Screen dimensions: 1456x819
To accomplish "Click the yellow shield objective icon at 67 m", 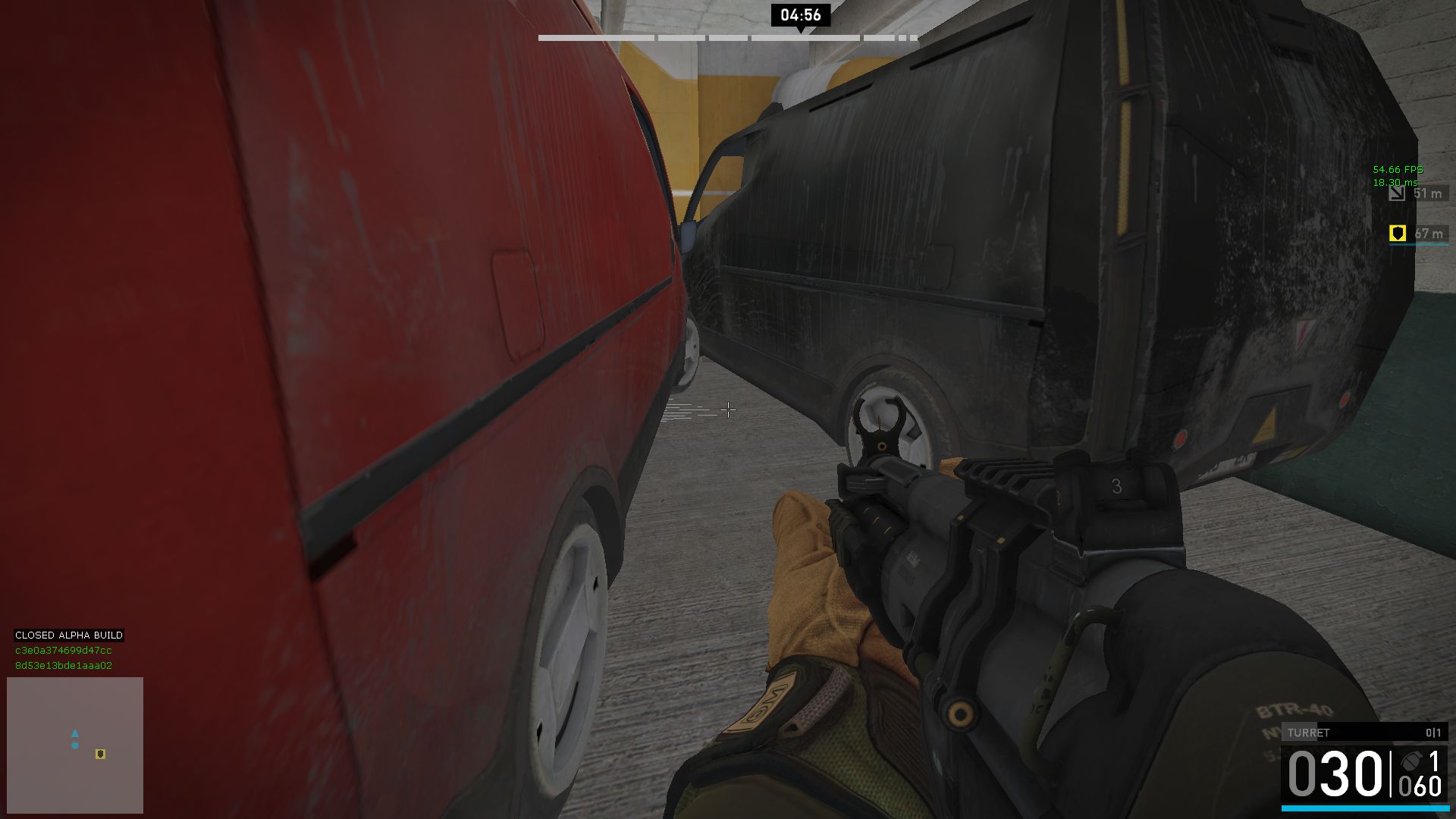I will pyautogui.click(x=1397, y=234).
